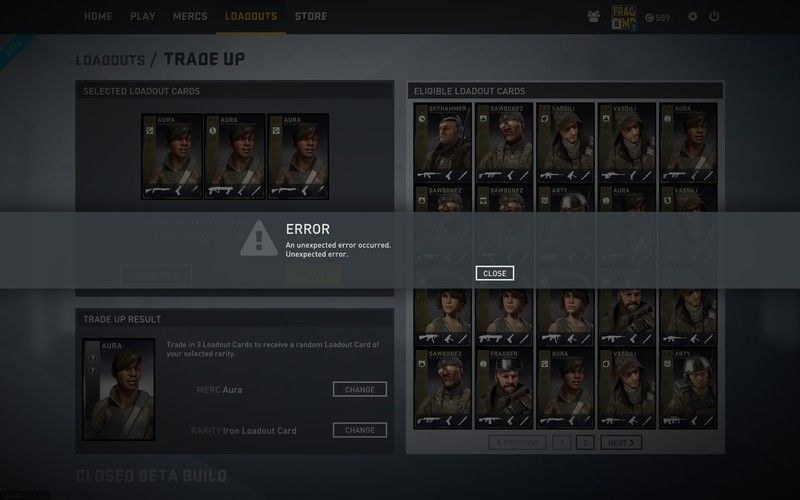The height and width of the screenshot is (500, 800).
Task: Open the Loadouts section
Action: [x=251, y=17]
